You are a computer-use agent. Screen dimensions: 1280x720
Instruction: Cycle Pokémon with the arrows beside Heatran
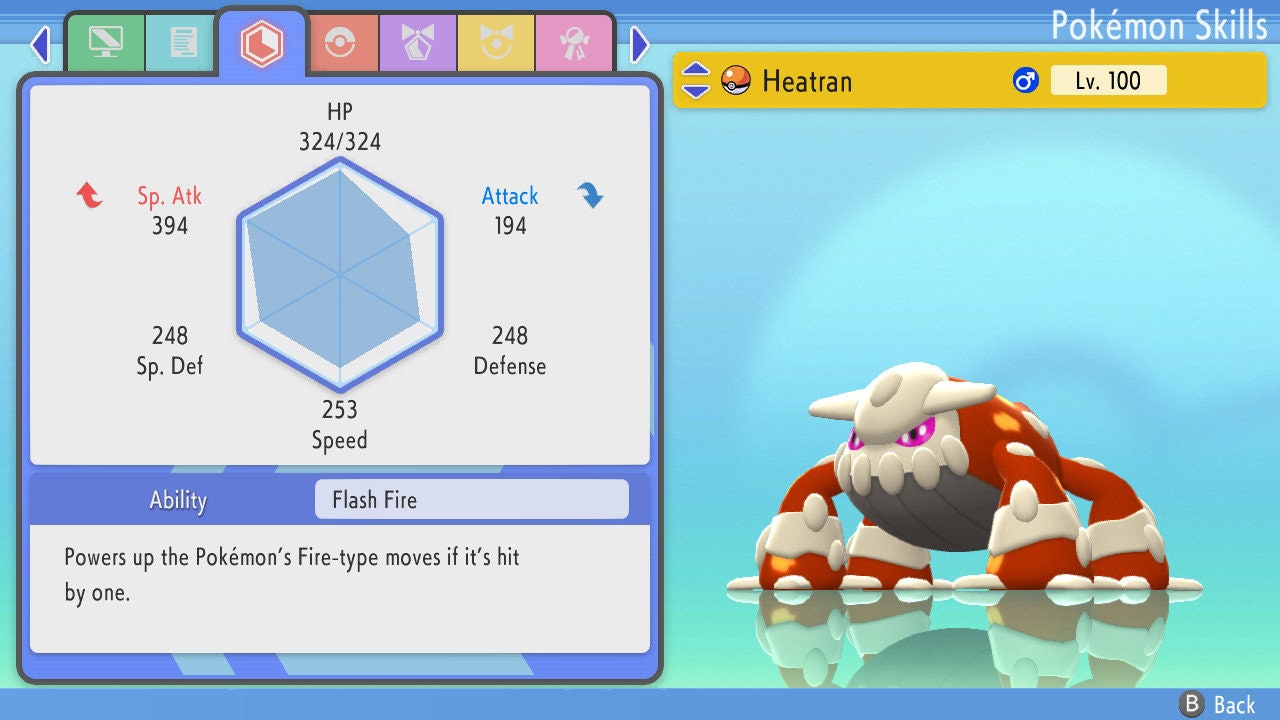click(696, 81)
